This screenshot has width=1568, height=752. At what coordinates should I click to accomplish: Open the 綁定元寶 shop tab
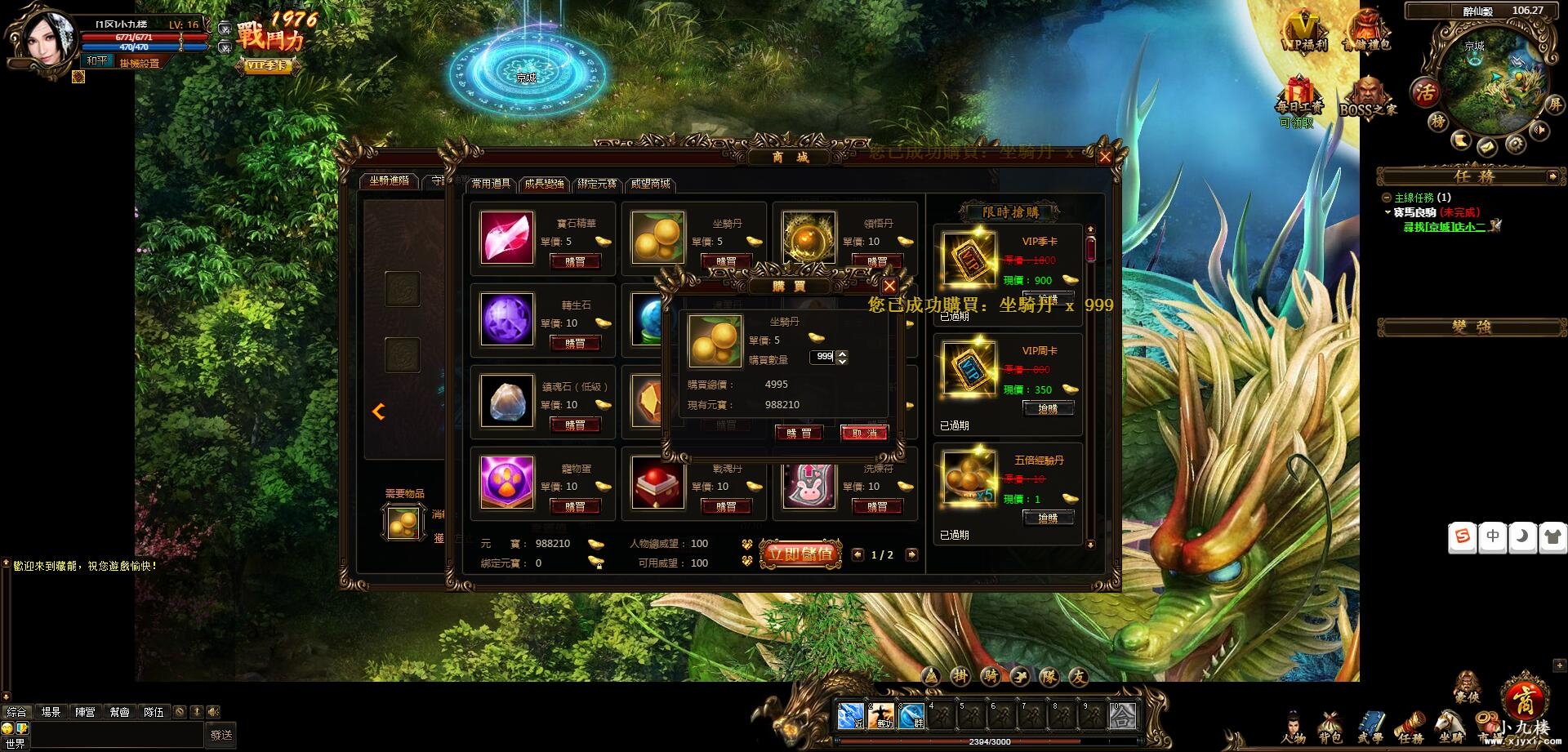pos(597,184)
